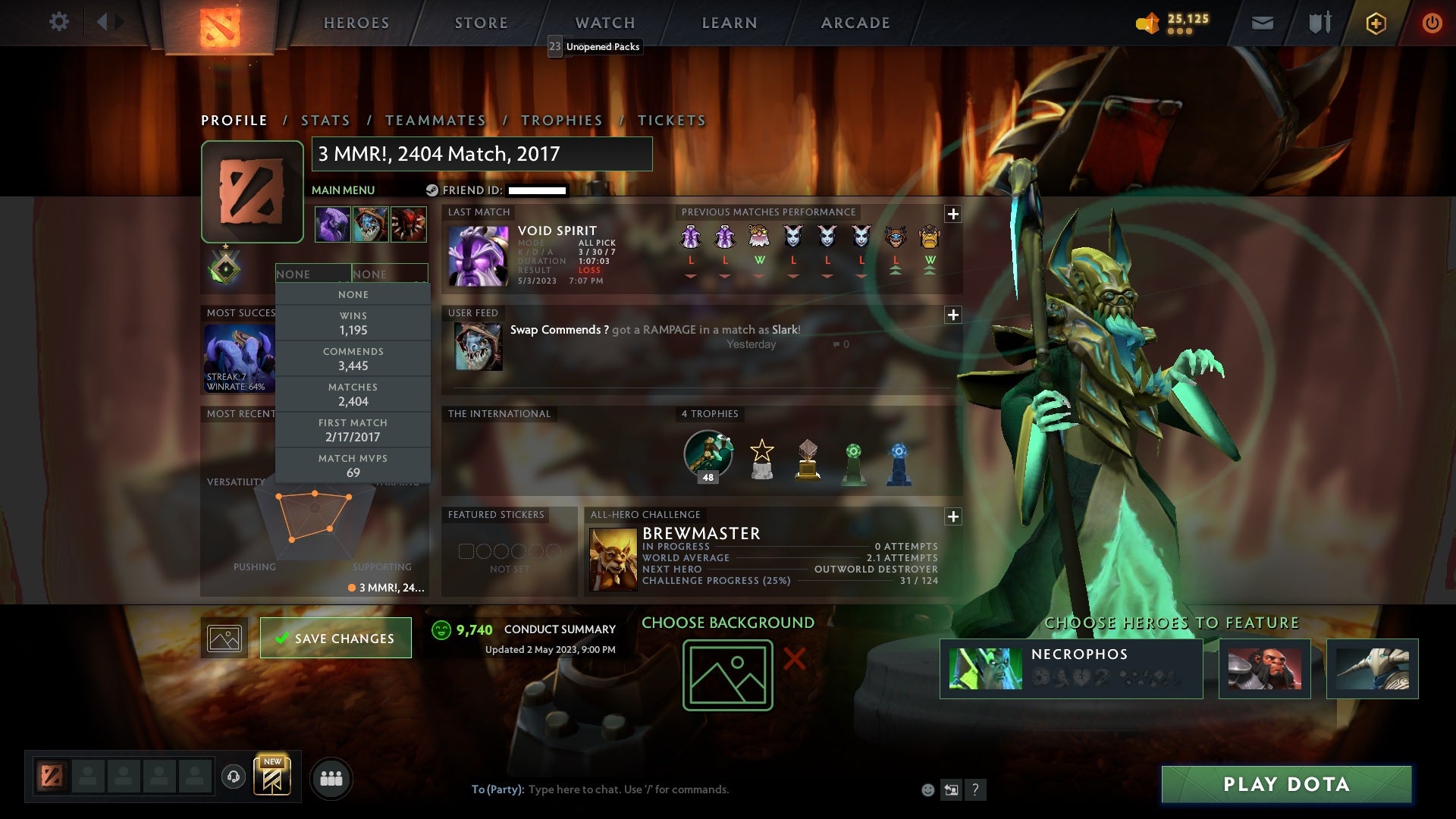Click the red power button top right
The image size is (1456, 819).
pos(1432,23)
